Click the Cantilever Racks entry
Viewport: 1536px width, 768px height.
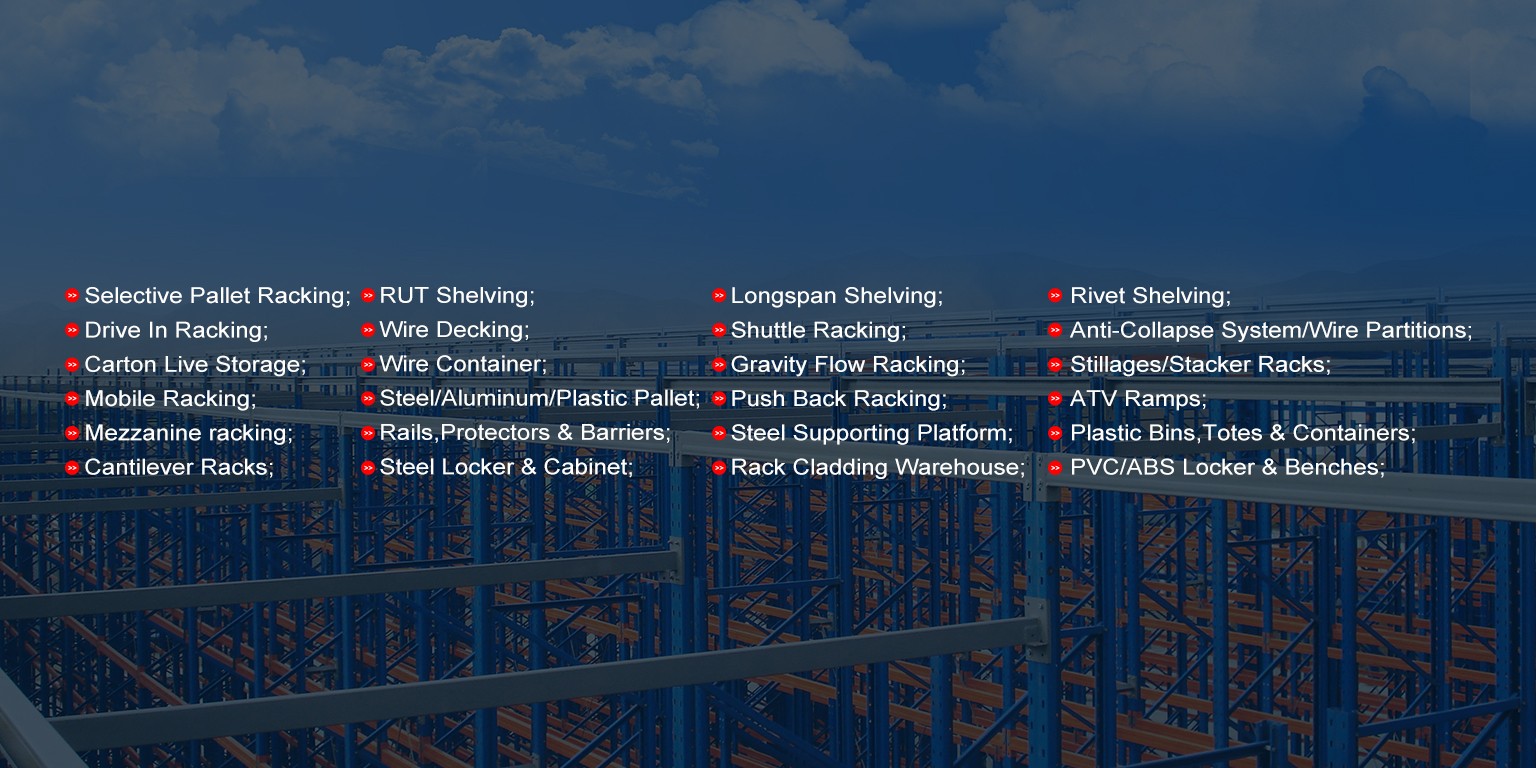click(x=178, y=467)
